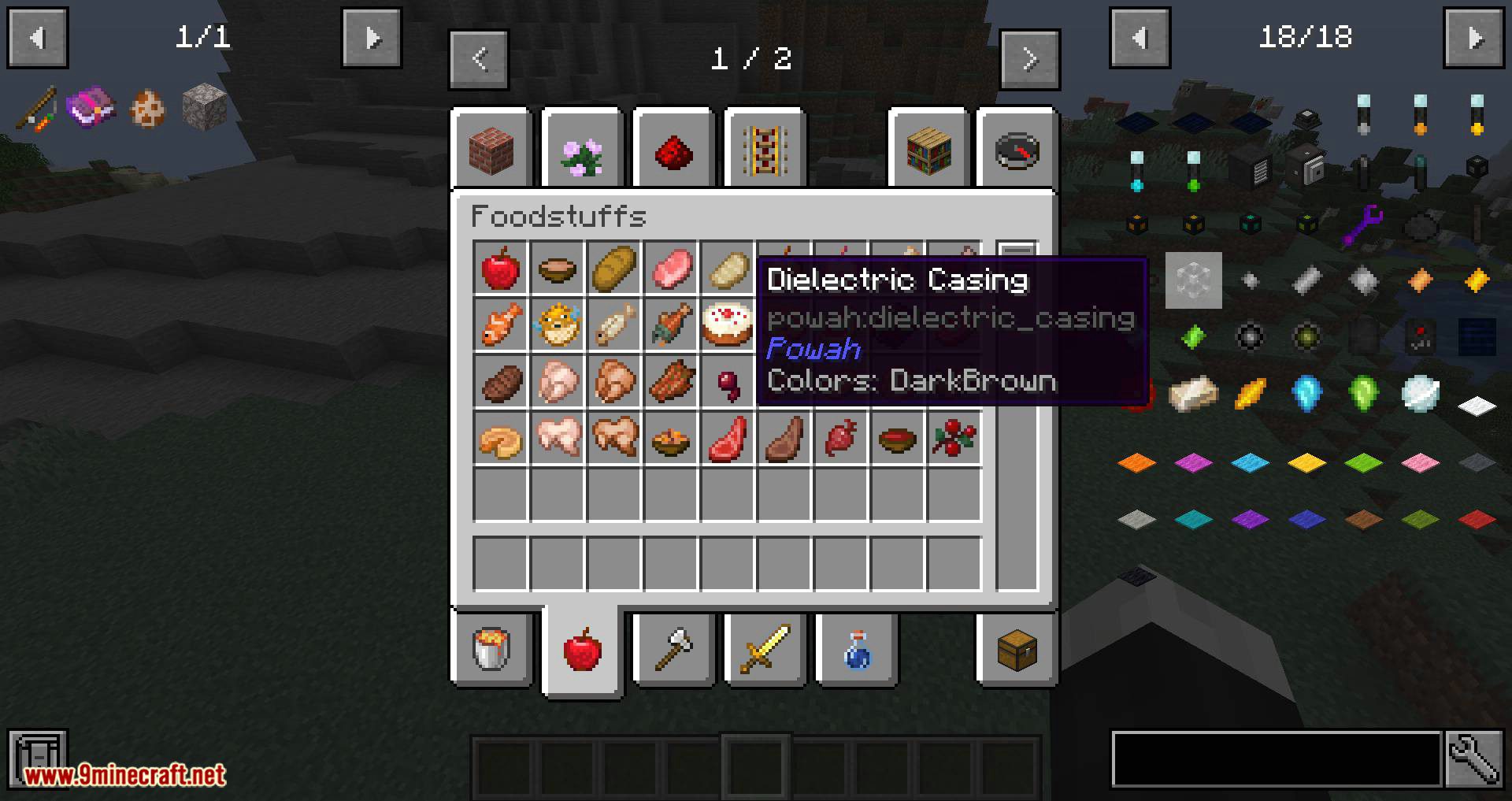This screenshot has width=1512, height=801.
Task: Grab the cake from Foodstuffs
Action: pyautogui.click(x=728, y=325)
